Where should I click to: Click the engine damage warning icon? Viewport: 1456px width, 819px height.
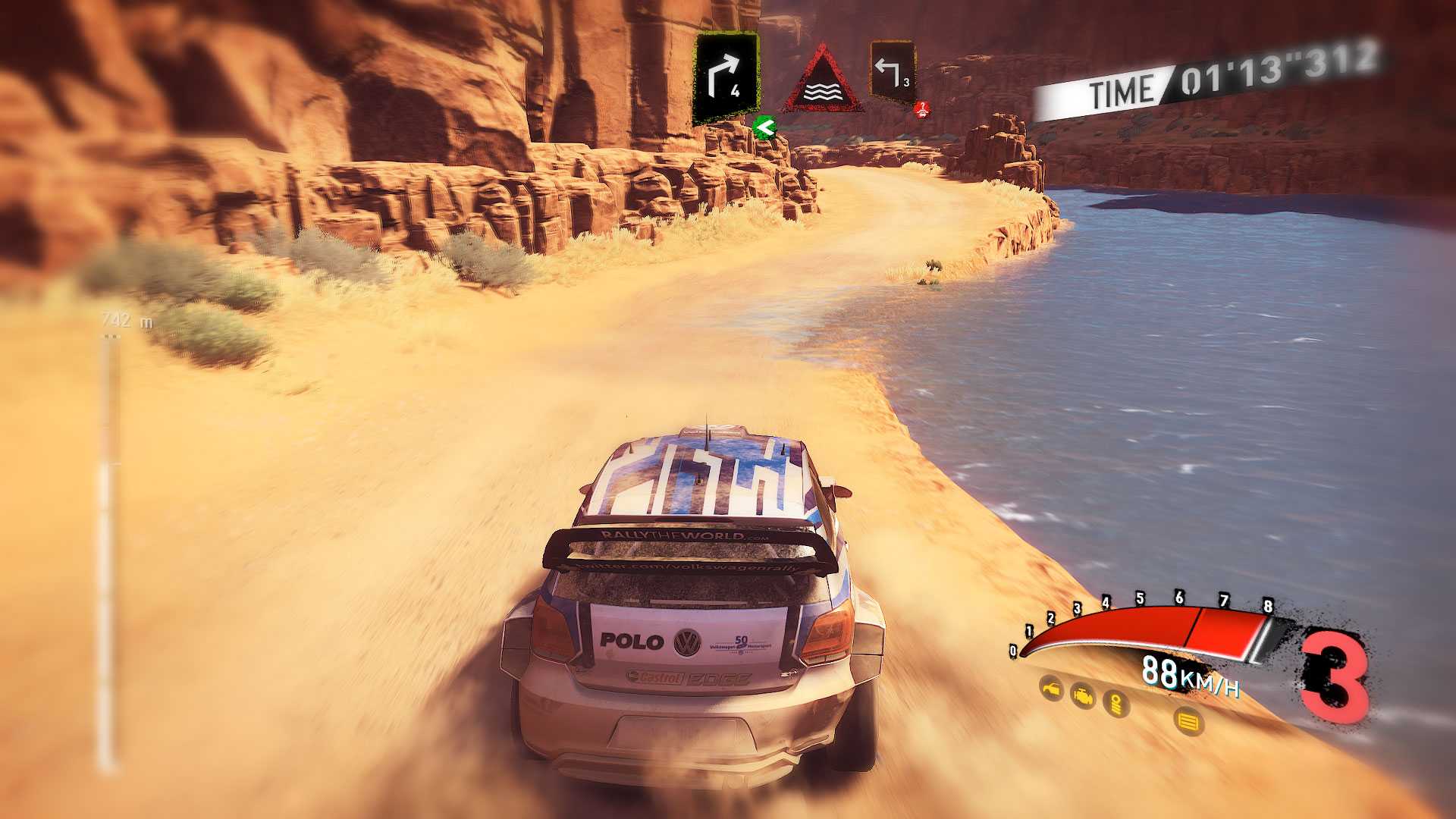point(1083,695)
